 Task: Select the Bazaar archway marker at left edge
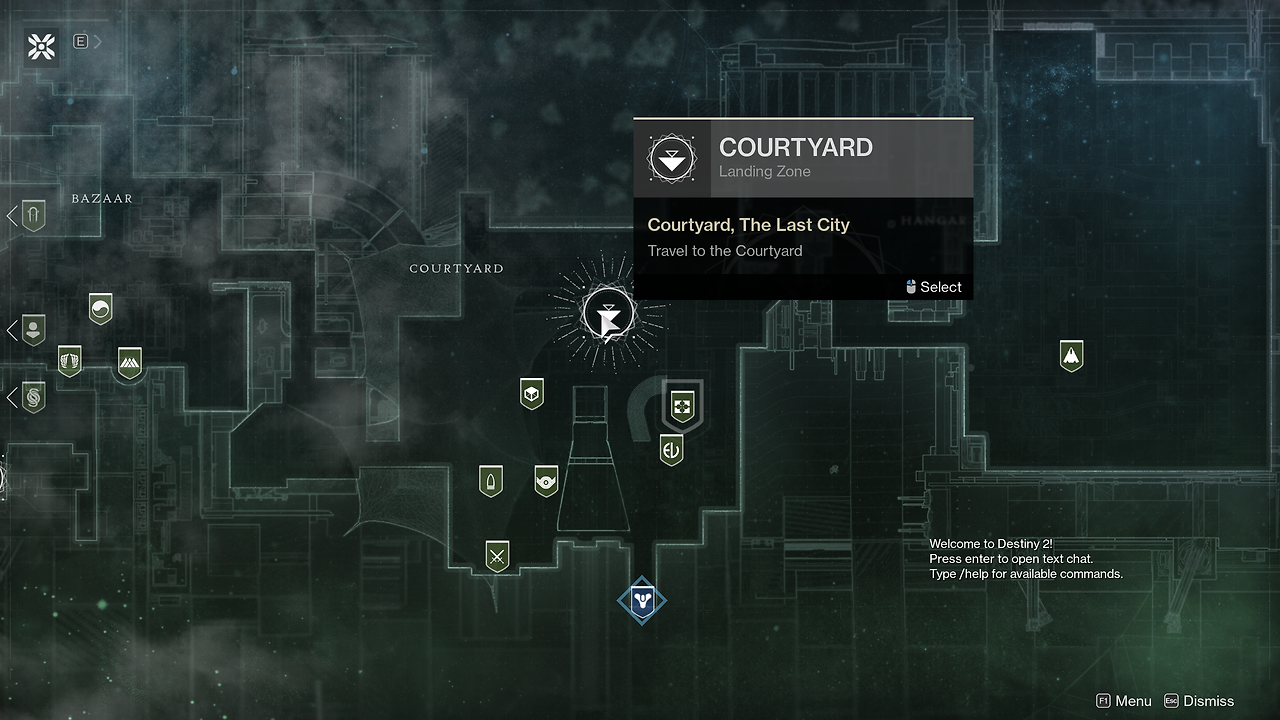[x=33, y=215]
